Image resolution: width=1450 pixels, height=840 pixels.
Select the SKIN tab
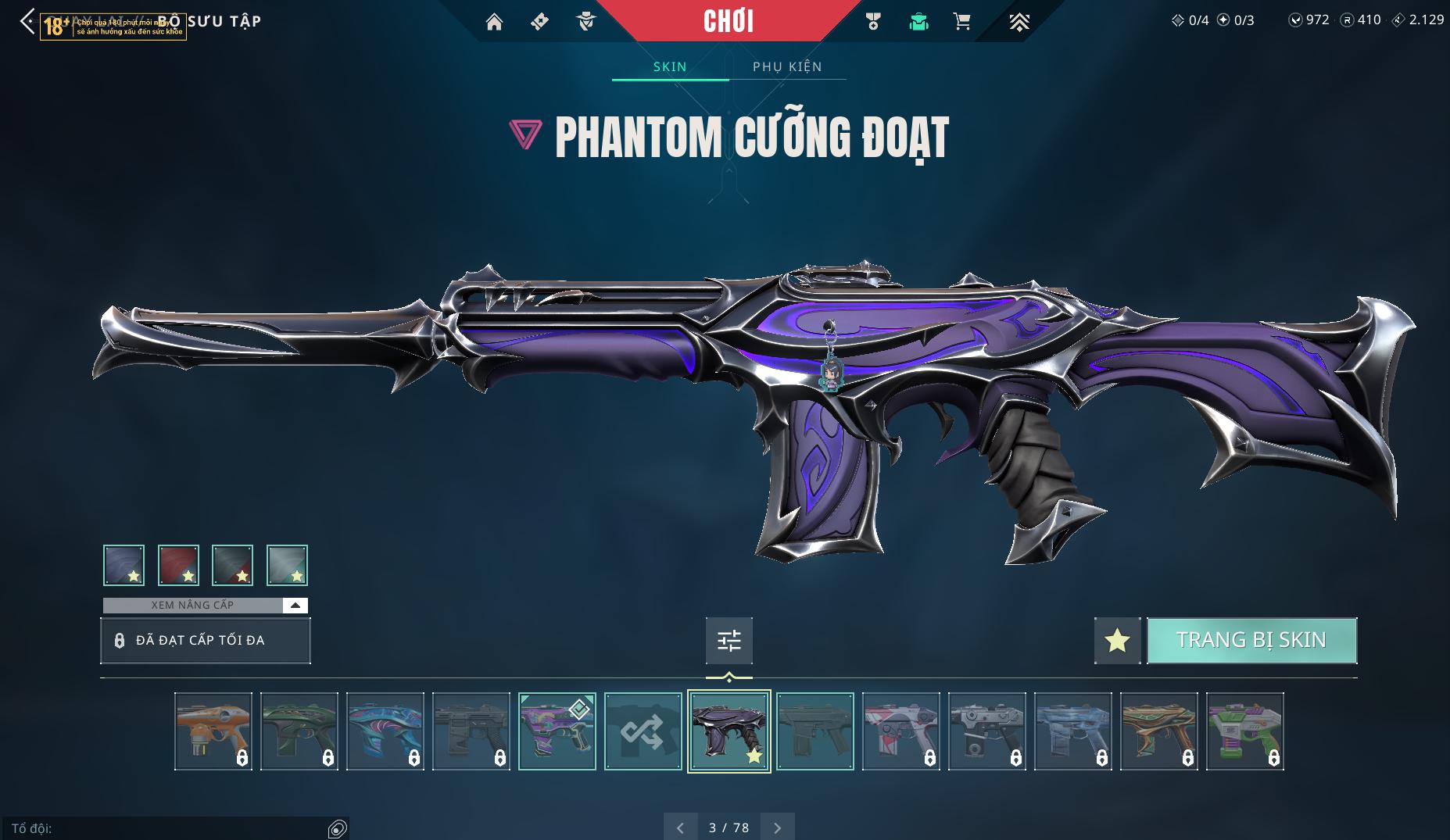670,66
